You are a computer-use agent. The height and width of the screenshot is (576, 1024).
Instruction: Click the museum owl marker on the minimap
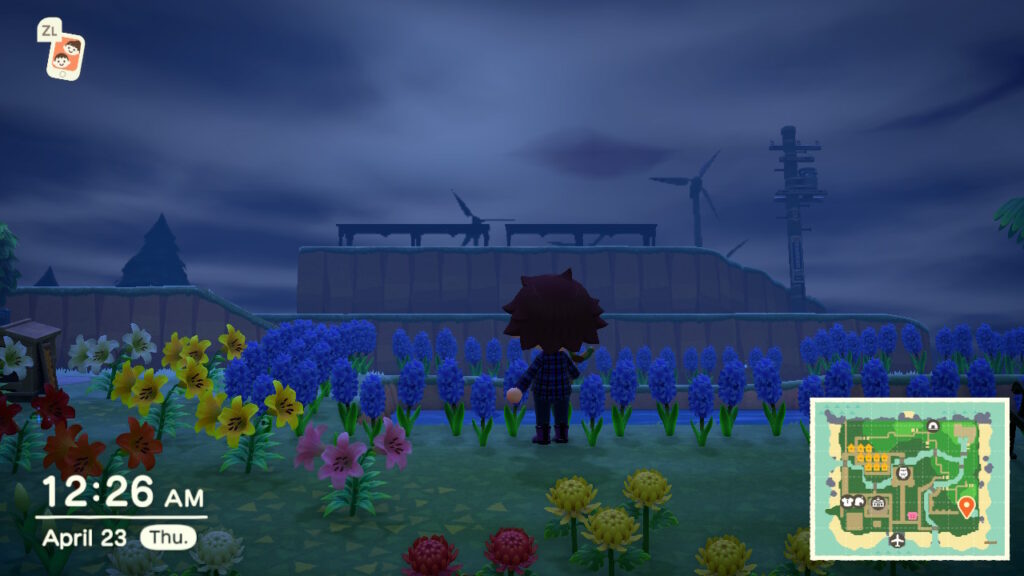coord(903,473)
